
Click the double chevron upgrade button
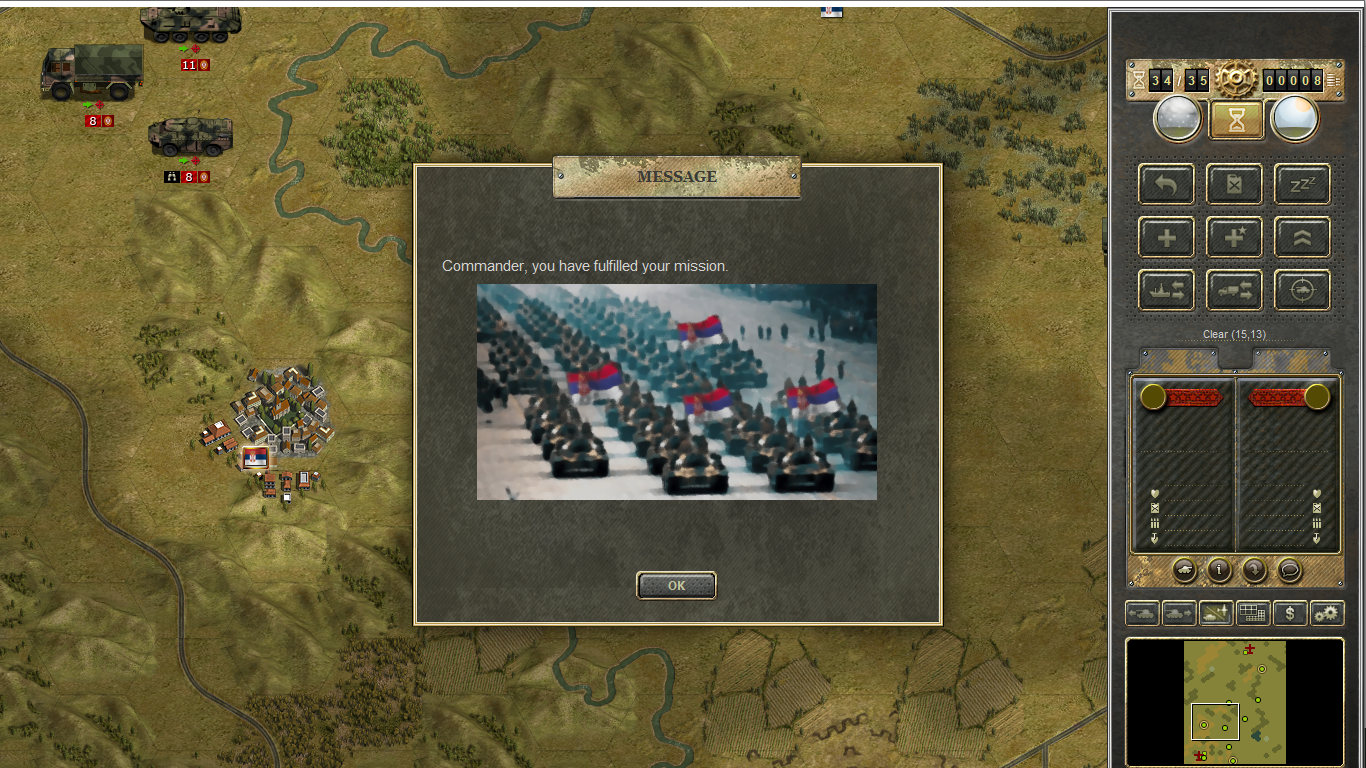pos(1302,238)
